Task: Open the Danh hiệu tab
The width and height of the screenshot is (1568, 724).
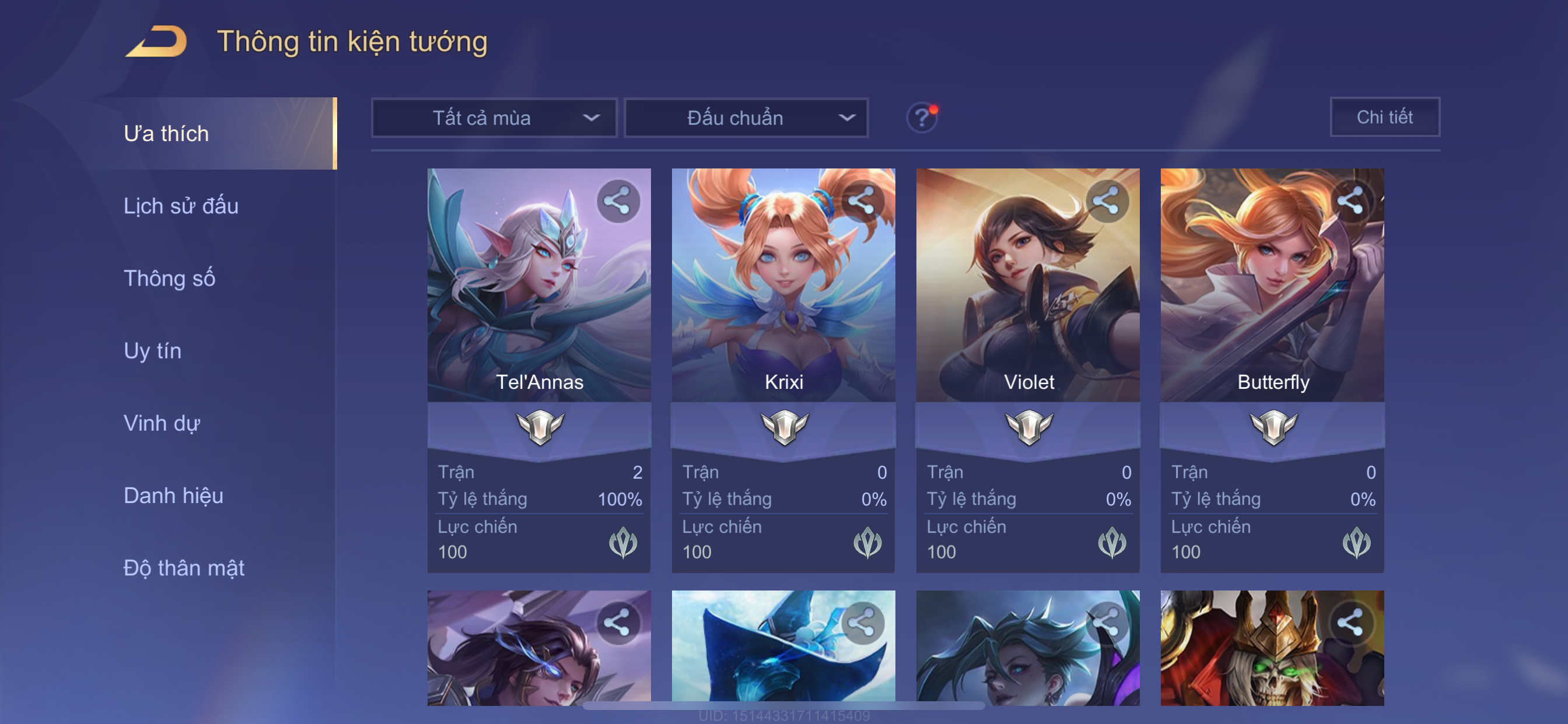Action: tap(173, 495)
